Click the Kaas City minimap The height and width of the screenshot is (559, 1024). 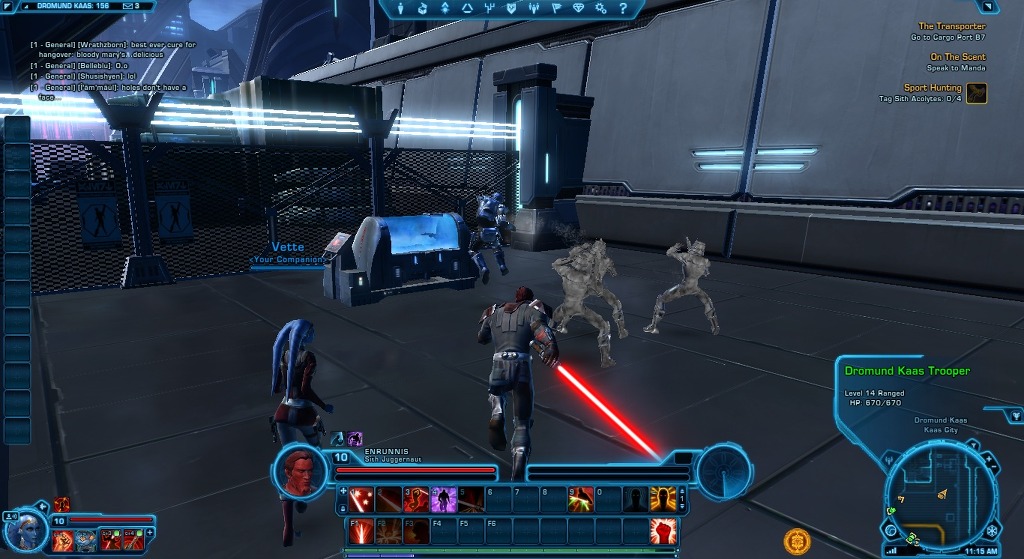(941, 497)
